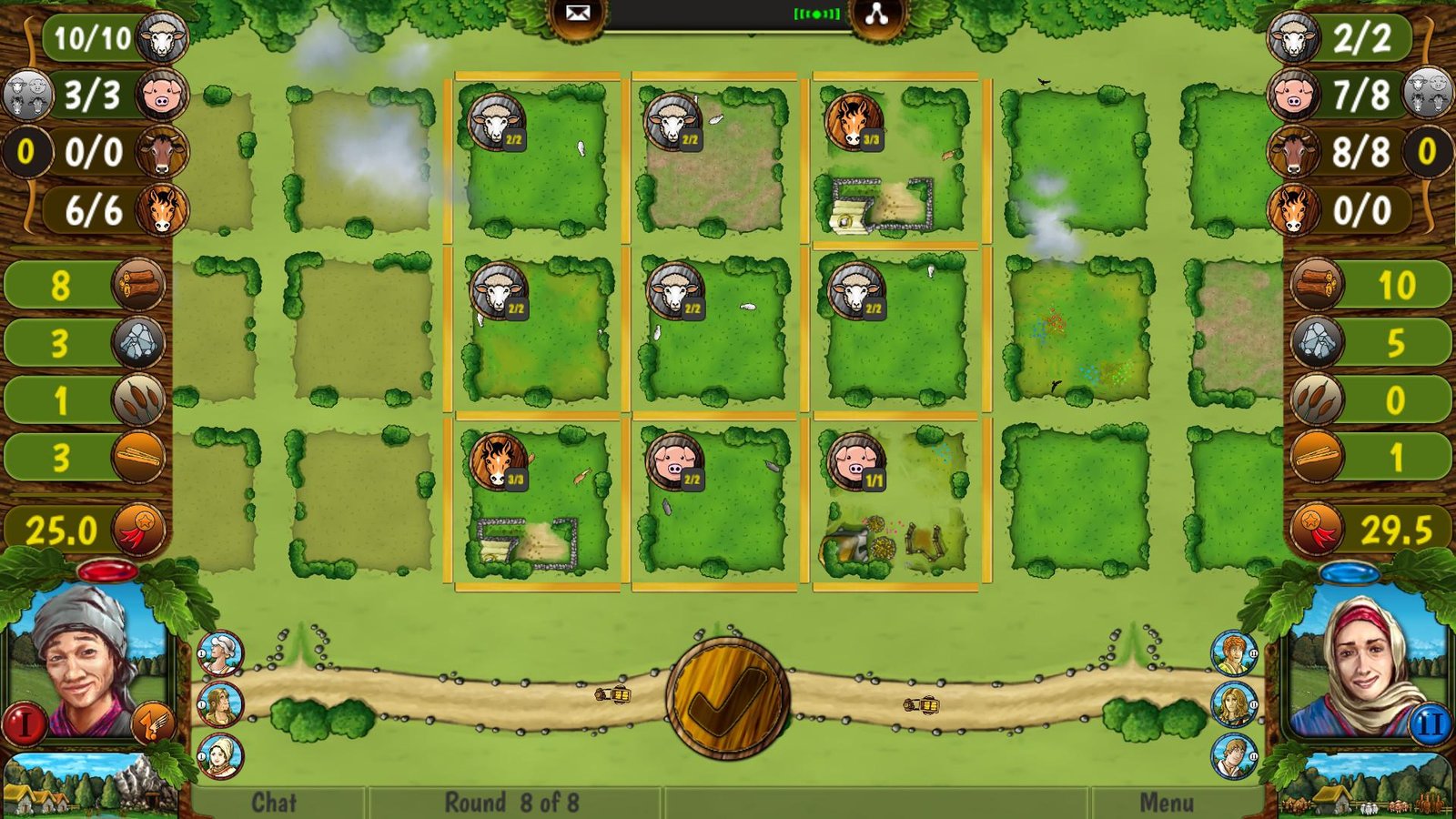Click the green connection indicator in the top bar
1456x819 pixels.
[815, 14]
